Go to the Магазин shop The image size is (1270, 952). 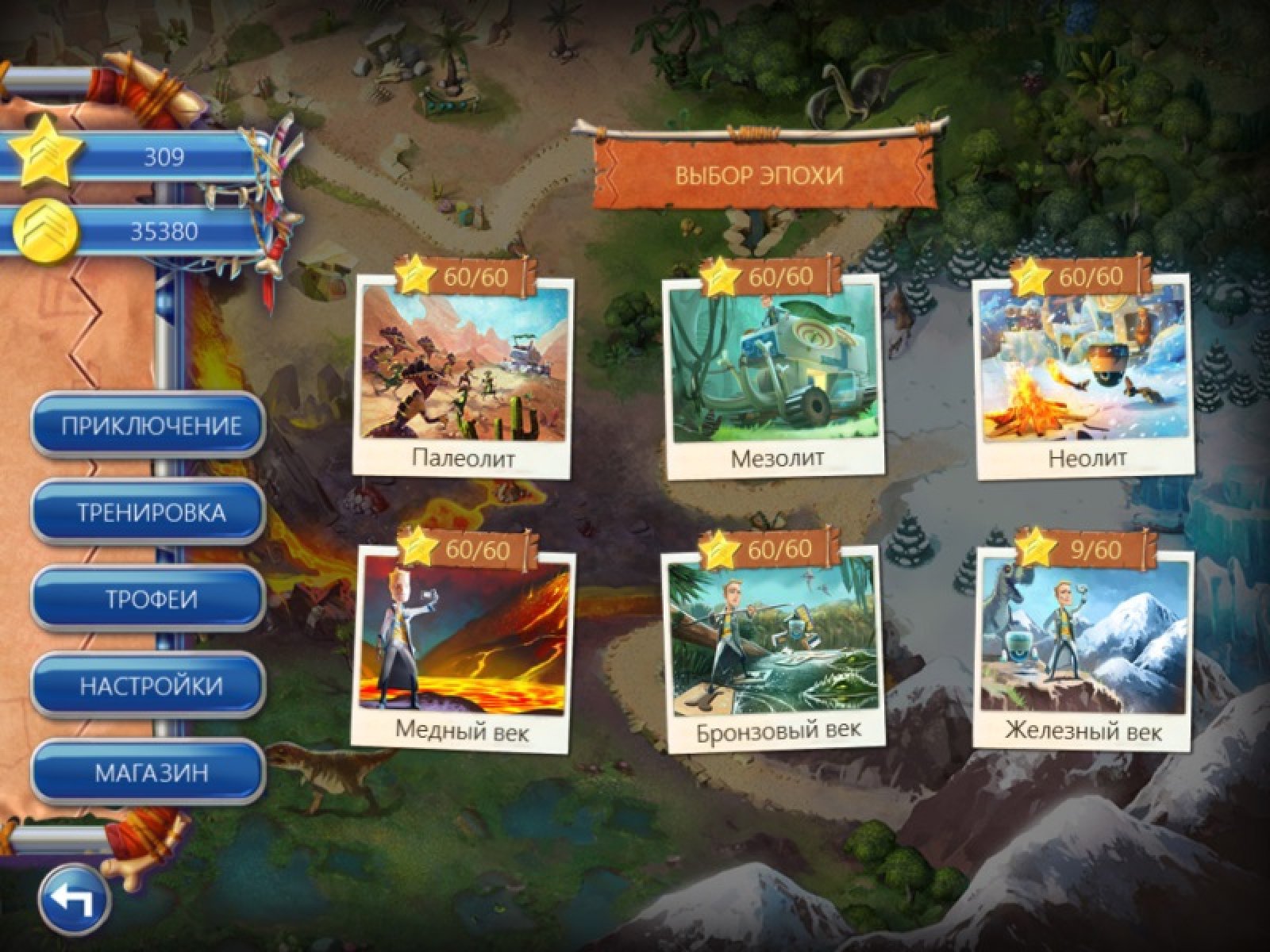click(149, 772)
